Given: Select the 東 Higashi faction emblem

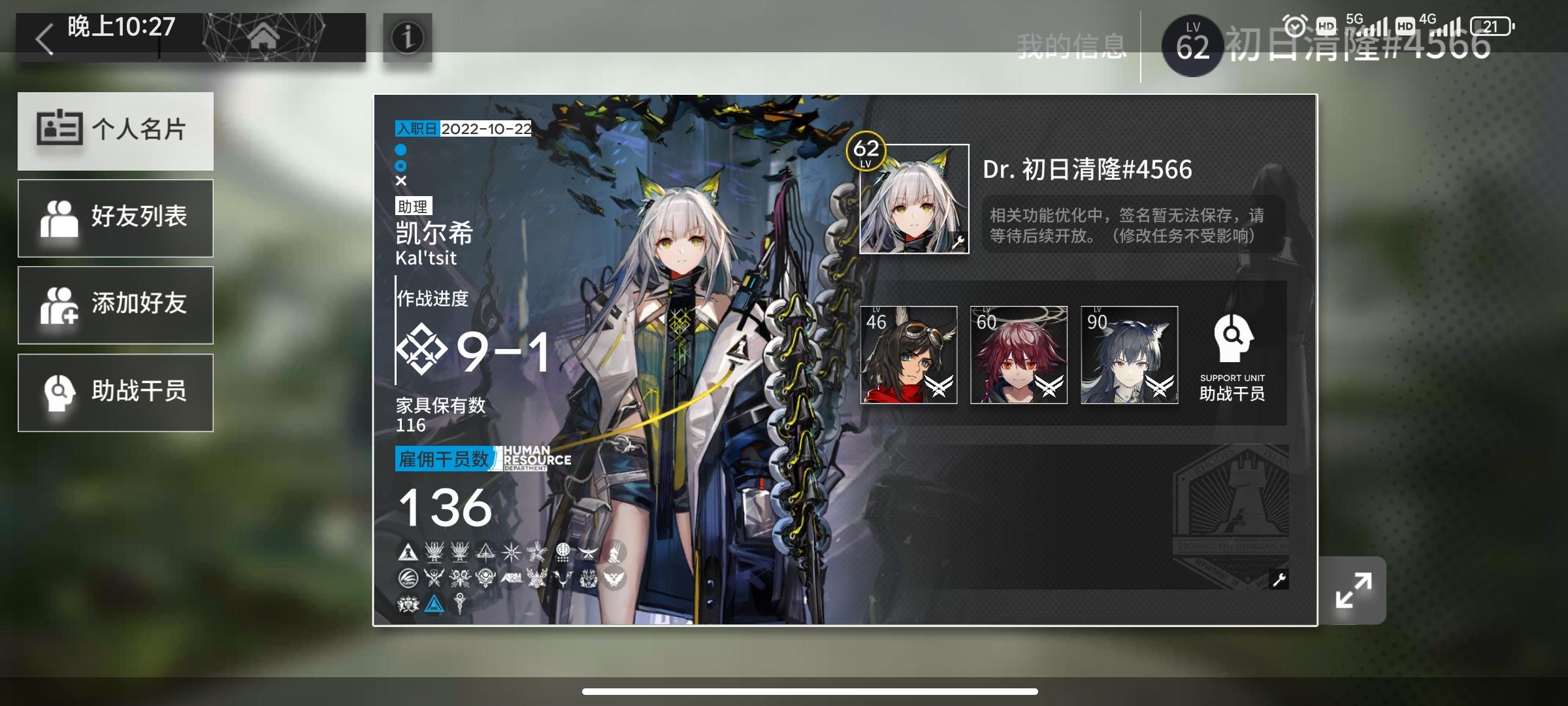Looking at the screenshot, I should pyautogui.click(x=563, y=552).
